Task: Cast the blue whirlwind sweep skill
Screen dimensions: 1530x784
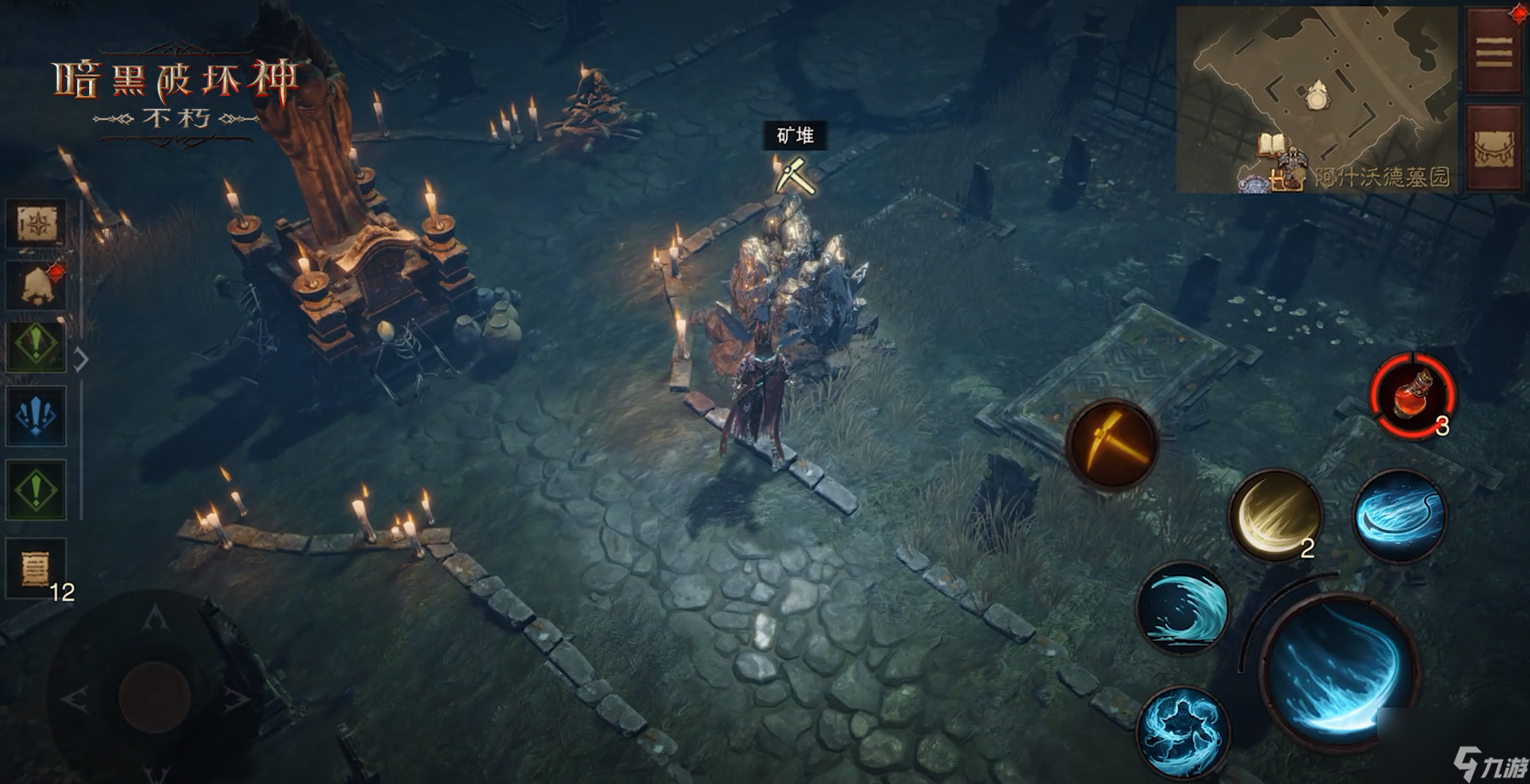Action: click(1397, 514)
